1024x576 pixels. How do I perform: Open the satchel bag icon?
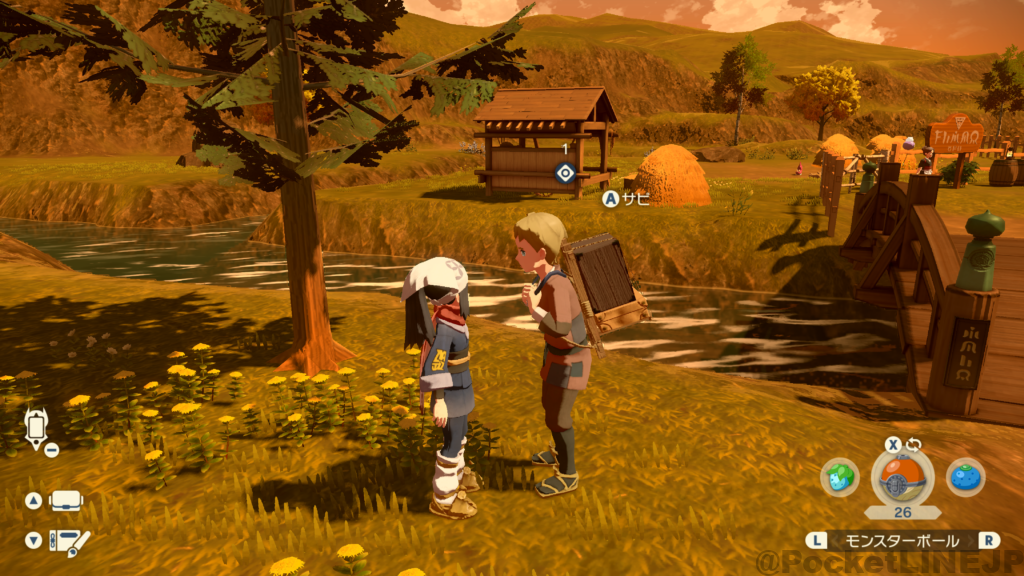click(x=66, y=501)
